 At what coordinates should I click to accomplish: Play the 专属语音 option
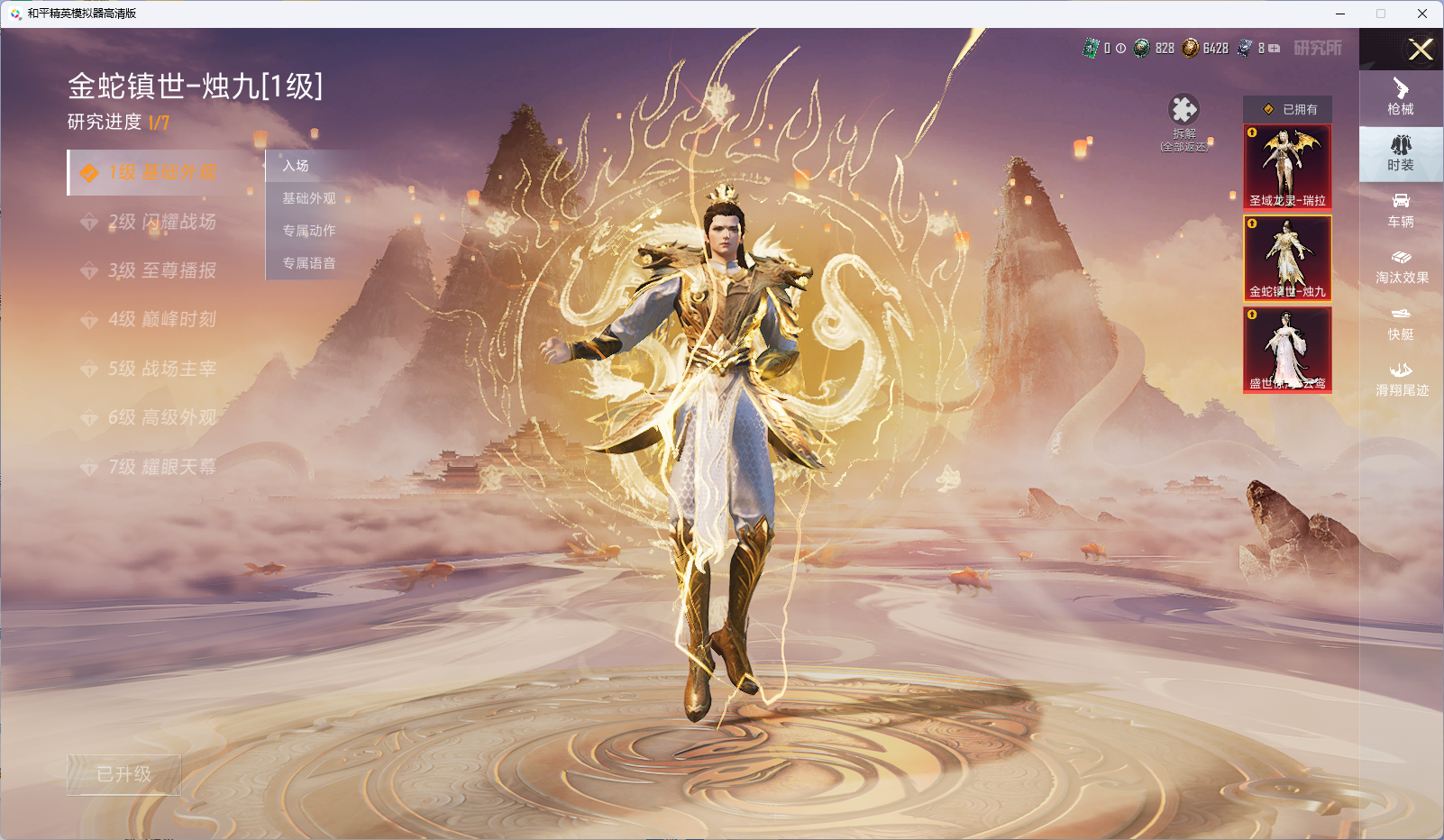308,263
